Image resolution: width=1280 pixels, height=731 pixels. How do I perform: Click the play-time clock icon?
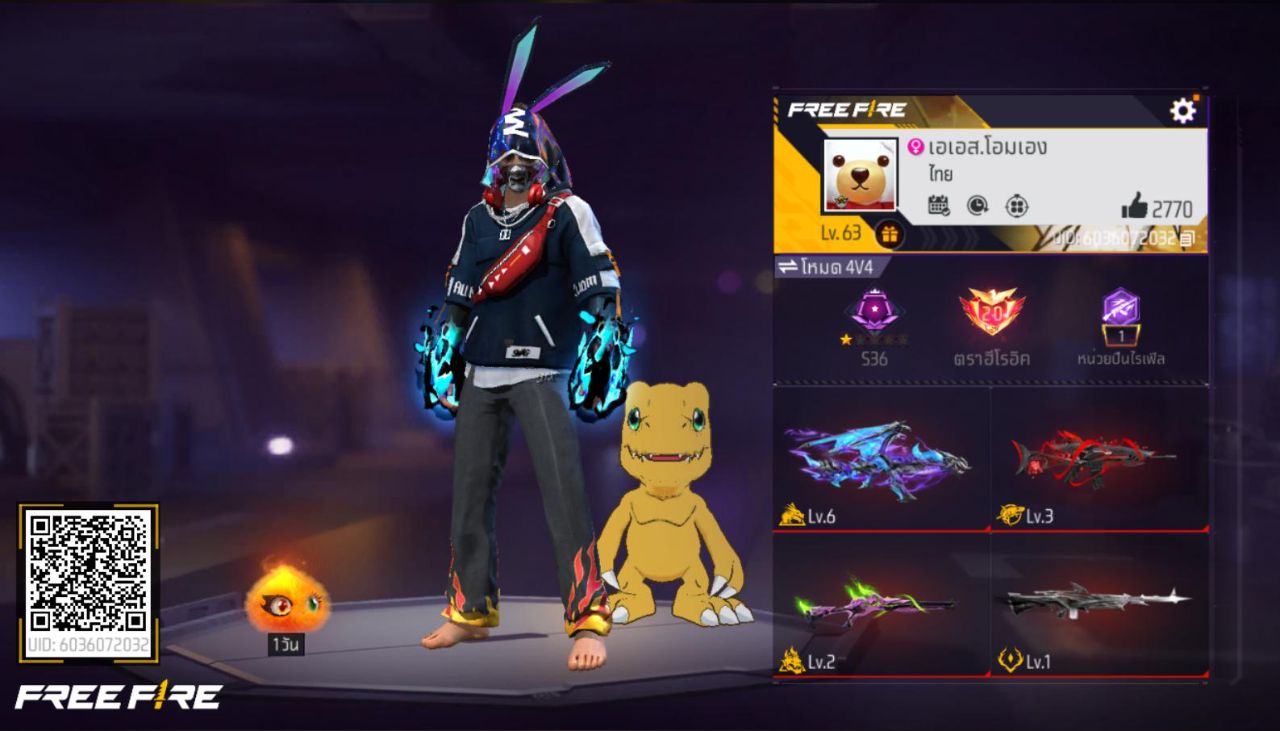click(979, 206)
